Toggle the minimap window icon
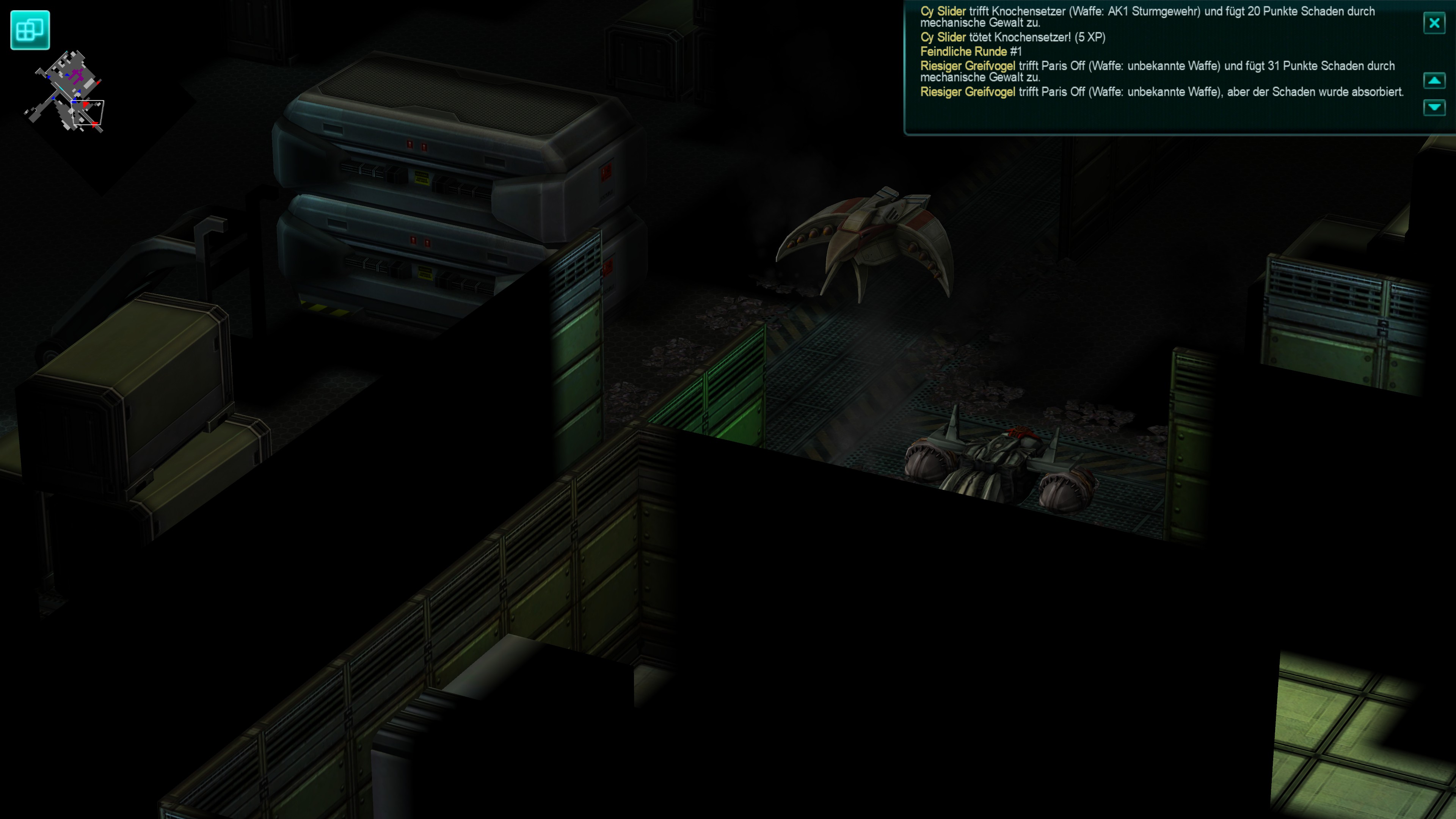 (30, 30)
